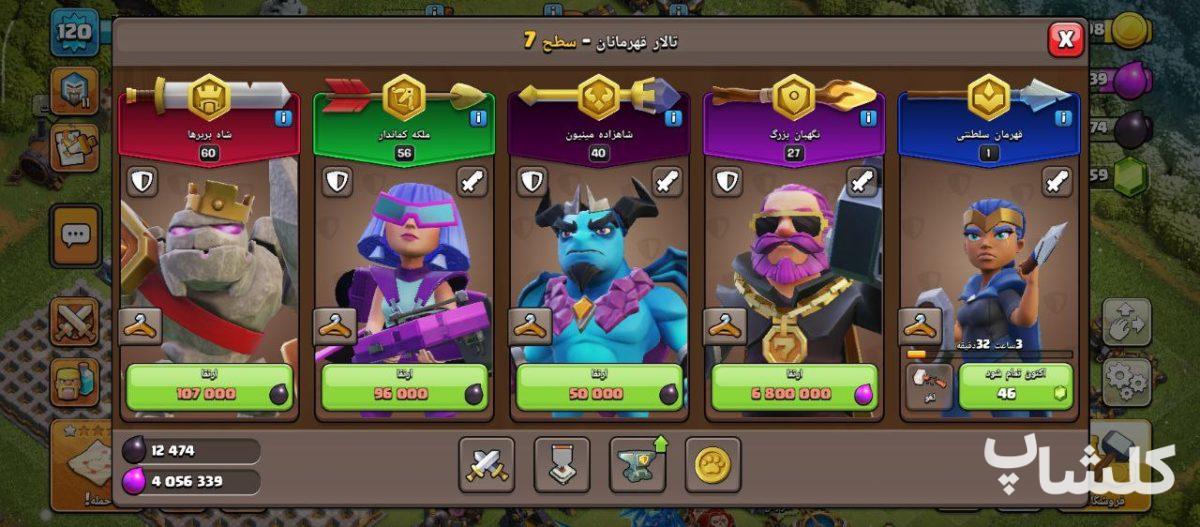Viewport: 1200px width, 527px height.
Task: Open Barbarian King info button
Action: point(284,119)
